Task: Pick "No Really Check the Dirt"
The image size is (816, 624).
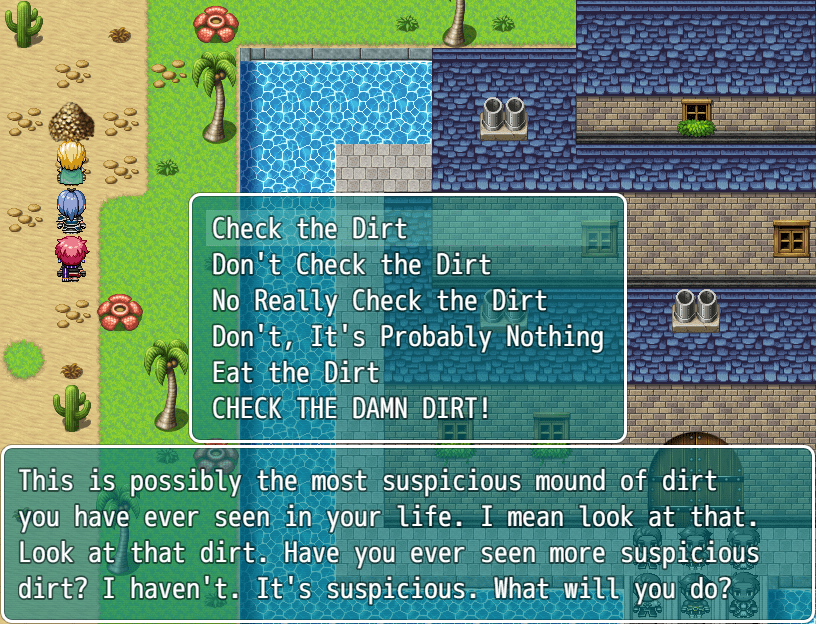Action: [x=379, y=301]
